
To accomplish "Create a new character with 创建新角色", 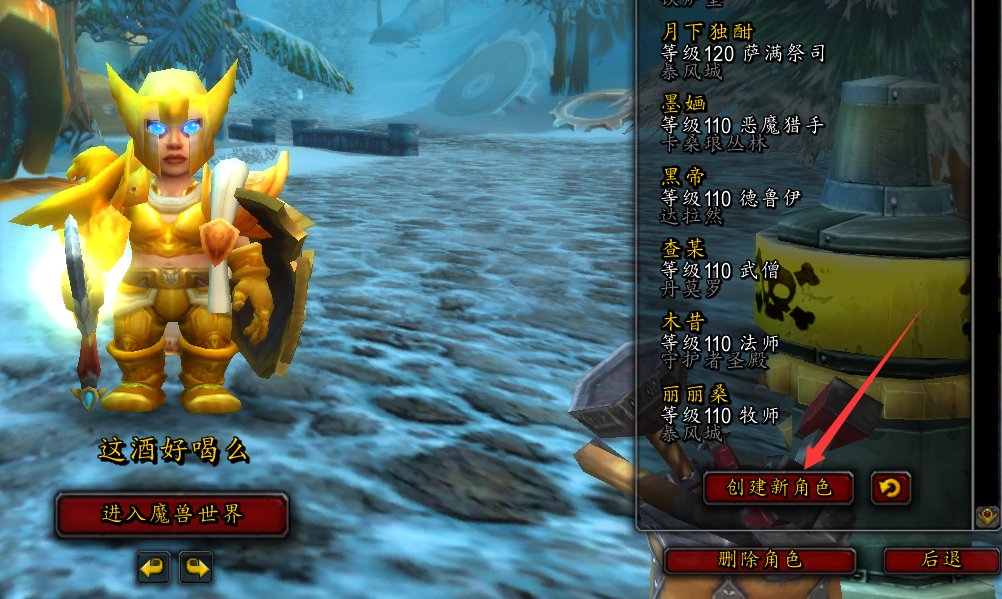I will (778, 488).
